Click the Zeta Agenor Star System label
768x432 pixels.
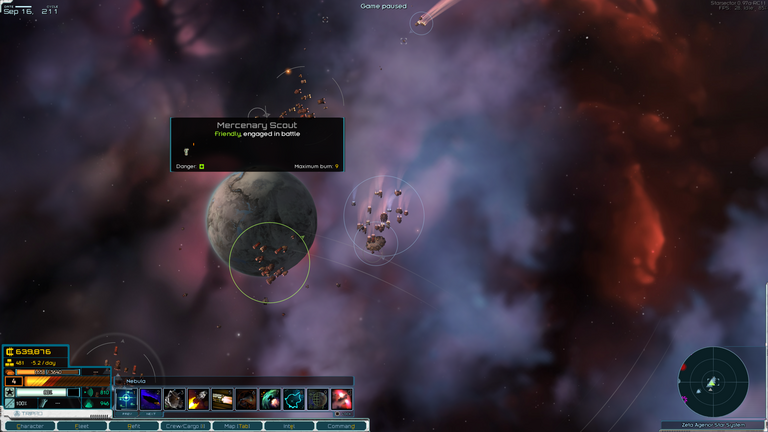(713, 425)
